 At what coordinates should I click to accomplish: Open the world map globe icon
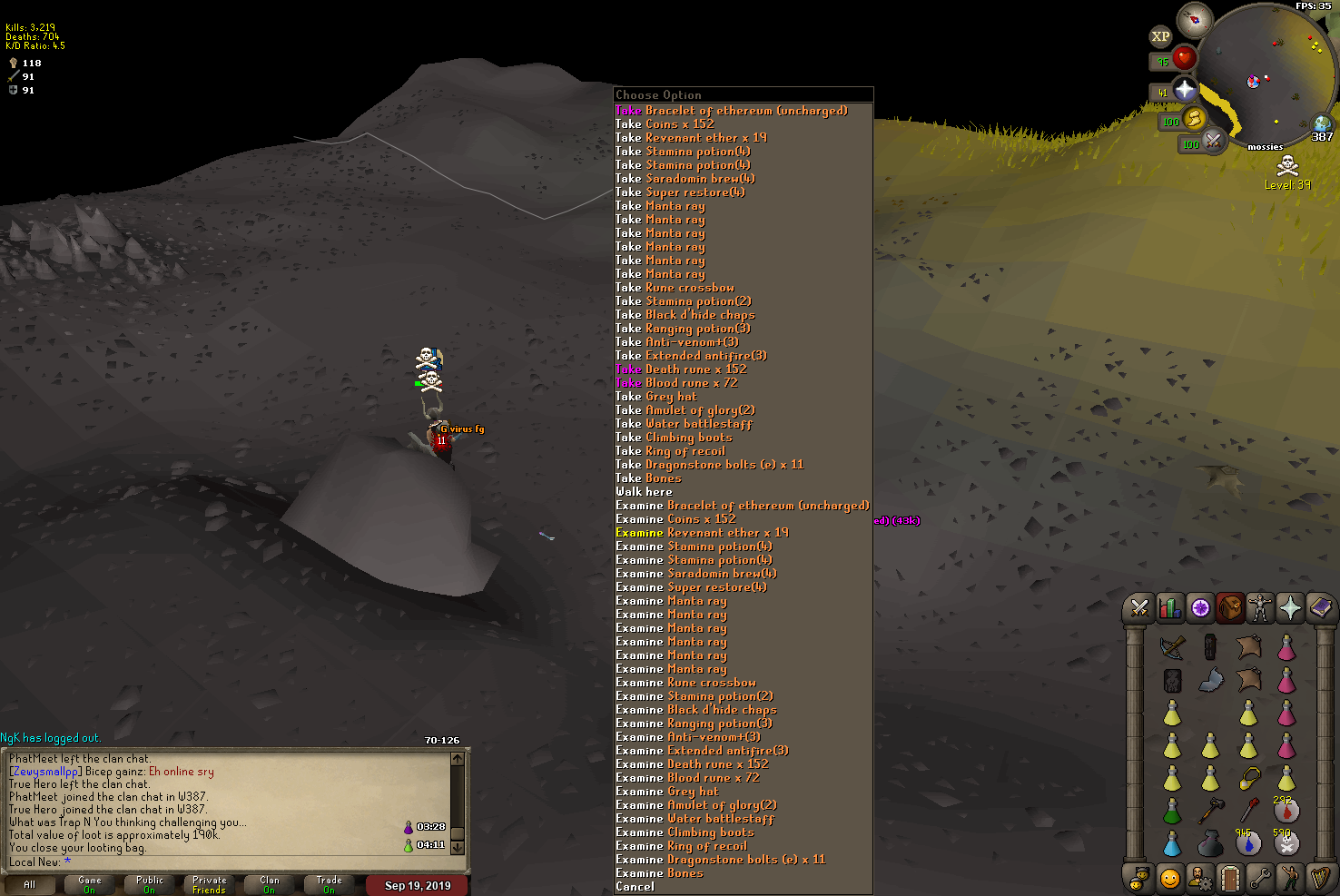coord(1322,124)
